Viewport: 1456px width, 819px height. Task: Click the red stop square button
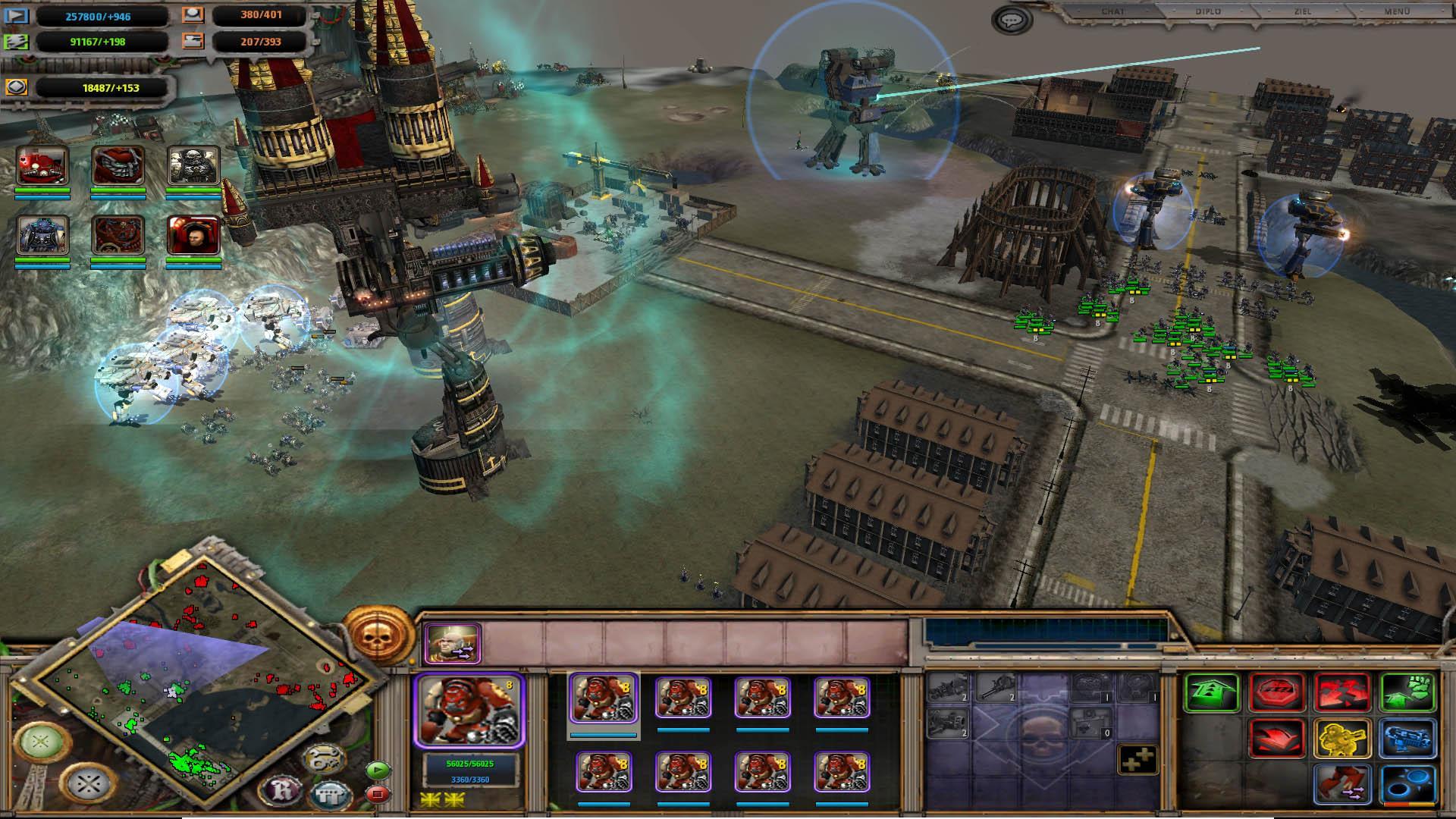(x=377, y=794)
